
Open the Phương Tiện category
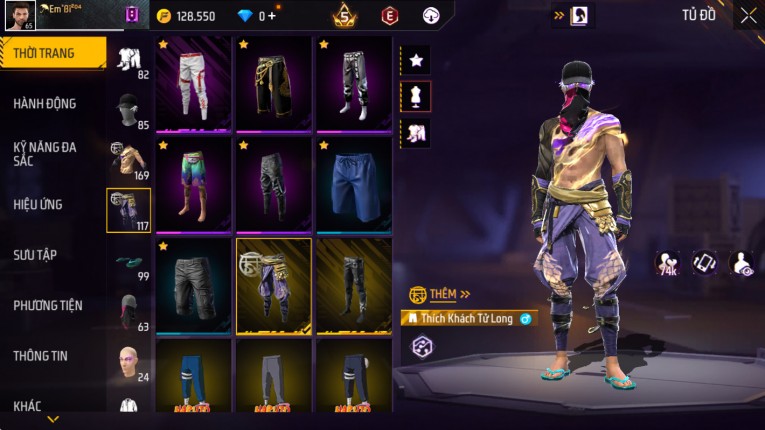(48, 305)
